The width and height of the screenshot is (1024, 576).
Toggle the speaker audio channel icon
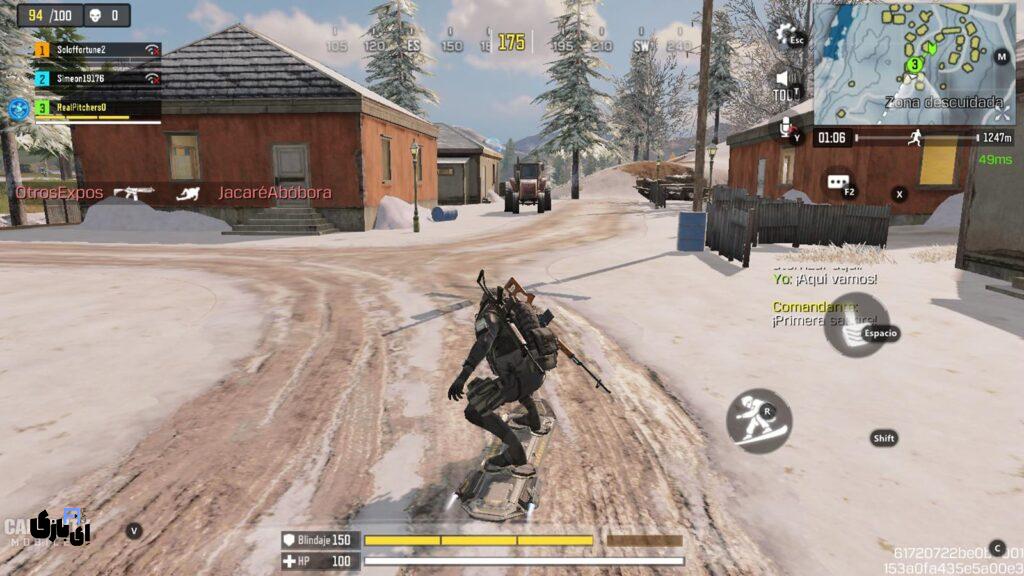click(x=784, y=79)
